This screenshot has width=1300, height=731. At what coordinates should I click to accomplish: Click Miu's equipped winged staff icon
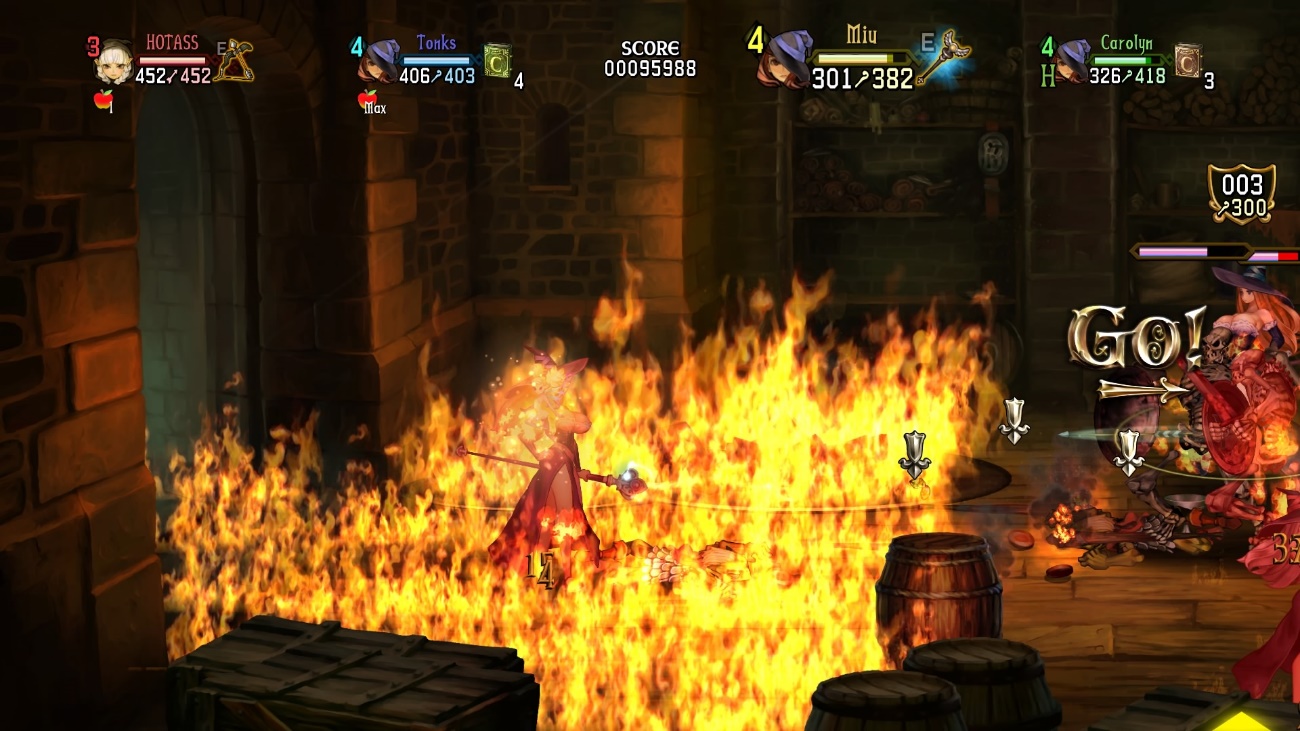click(945, 58)
